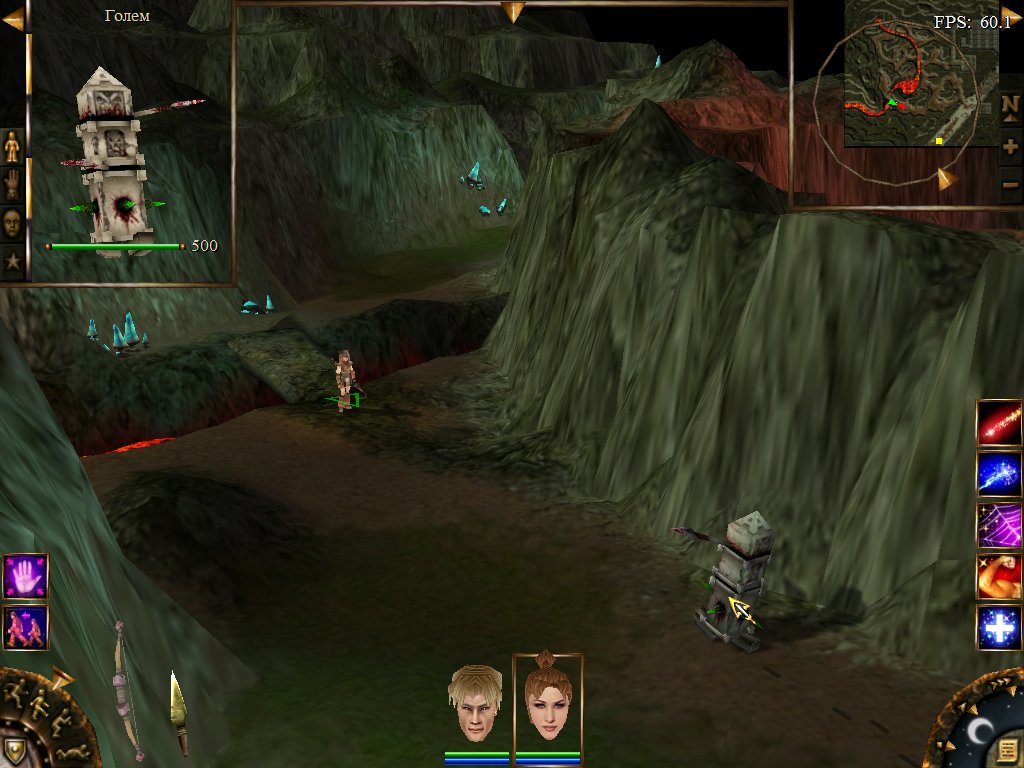Activate the two walking figures follow icon

(x=25, y=627)
